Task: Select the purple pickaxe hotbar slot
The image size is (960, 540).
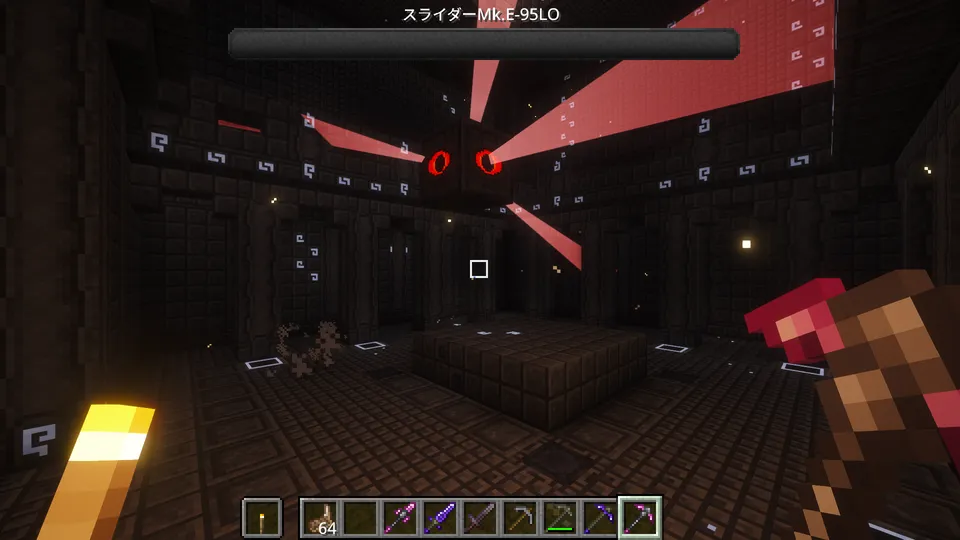Action: click(x=600, y=518)
